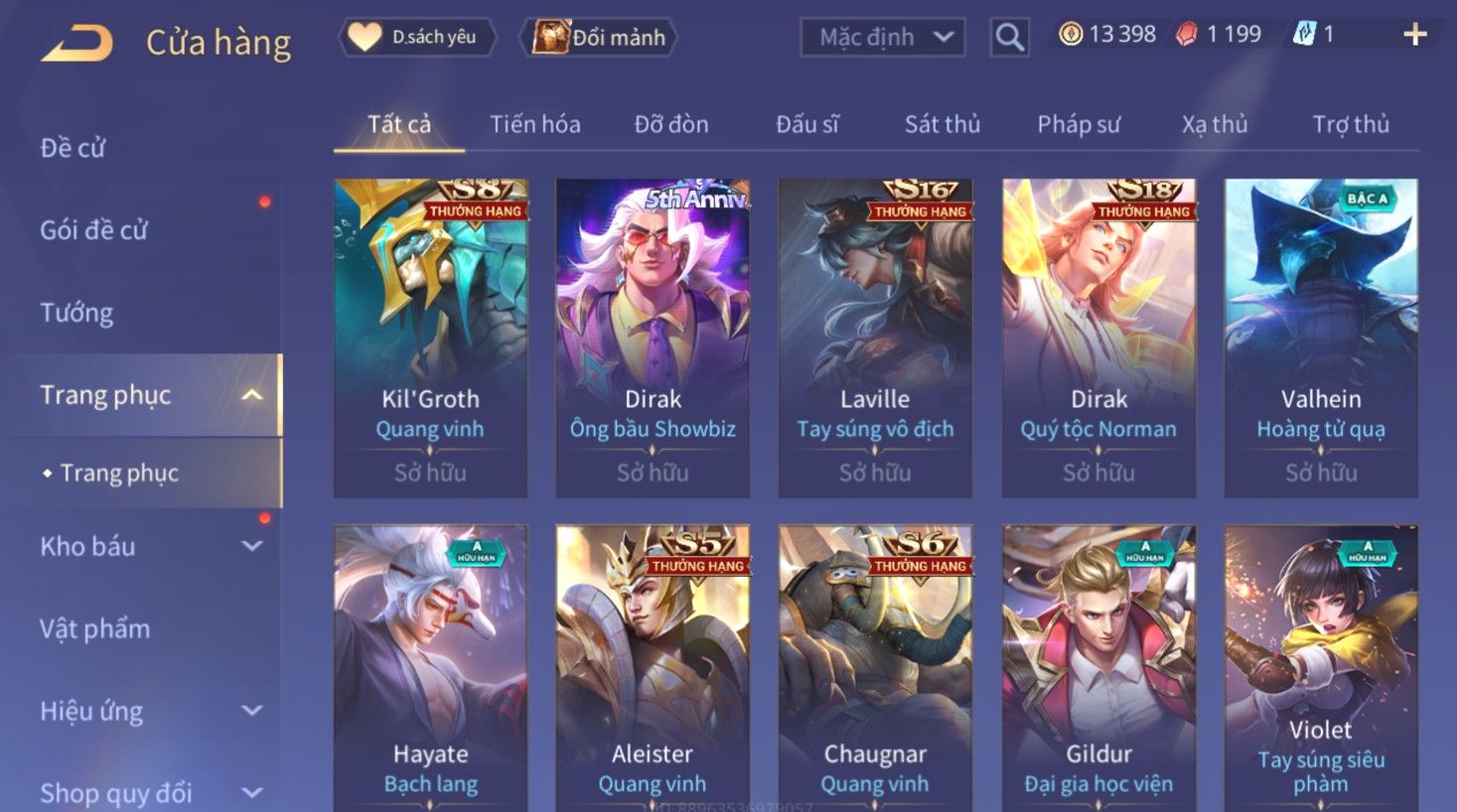Viewport: 1457px width, 812px height.
Task: Open the Vật phẩm section
Action: [95, 628]
